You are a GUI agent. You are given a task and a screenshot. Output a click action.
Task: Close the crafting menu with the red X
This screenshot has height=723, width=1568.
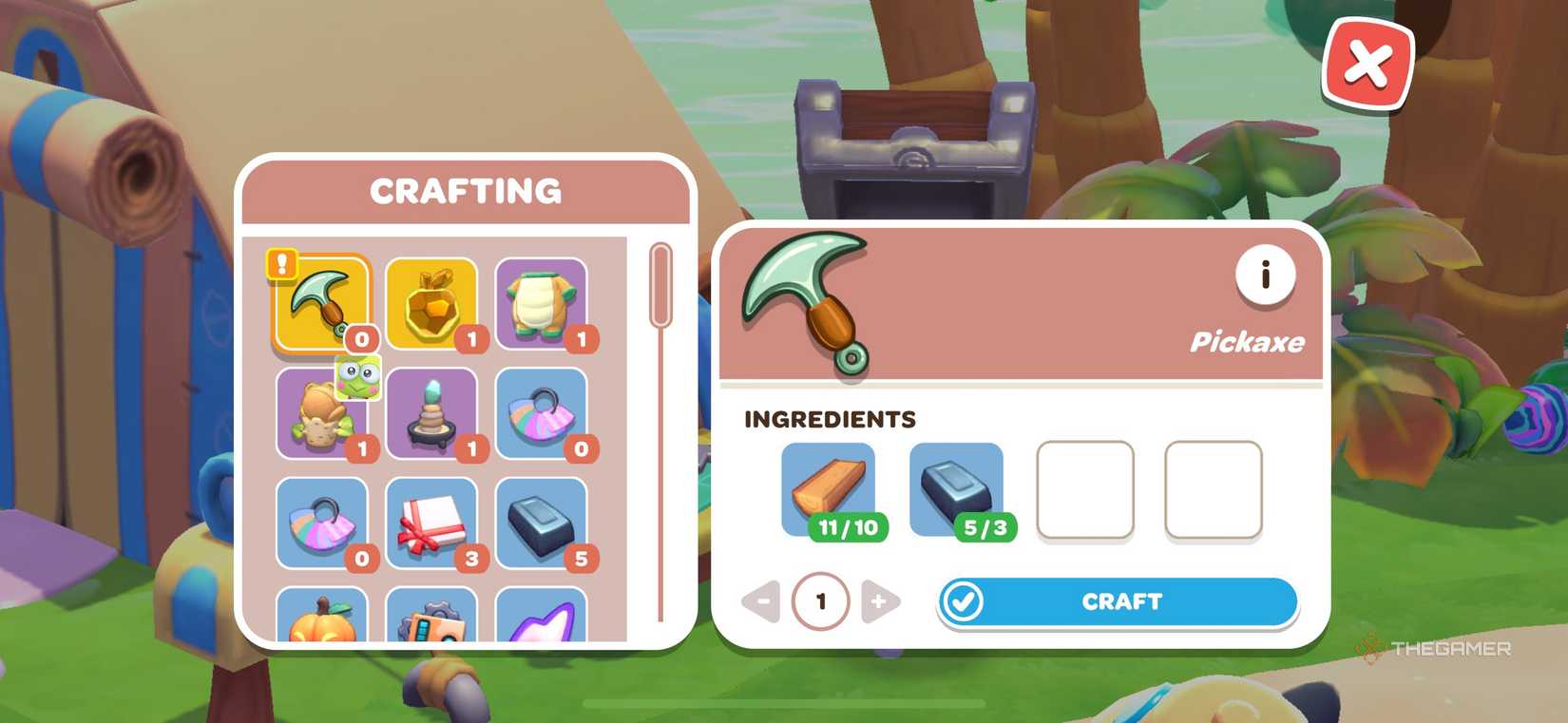coord(1368,65)
